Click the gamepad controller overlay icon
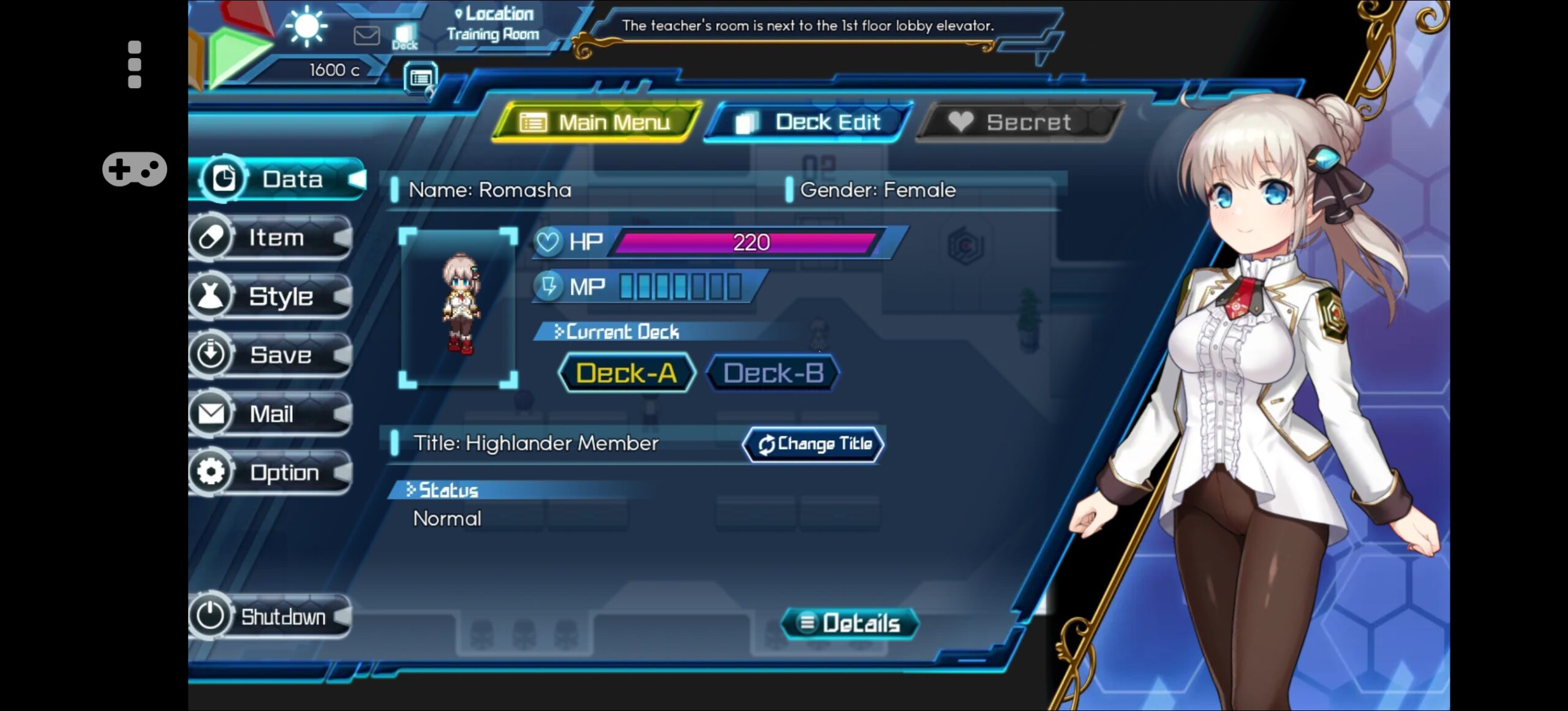This screenshot has width=1568, height=711. [135, 169]
